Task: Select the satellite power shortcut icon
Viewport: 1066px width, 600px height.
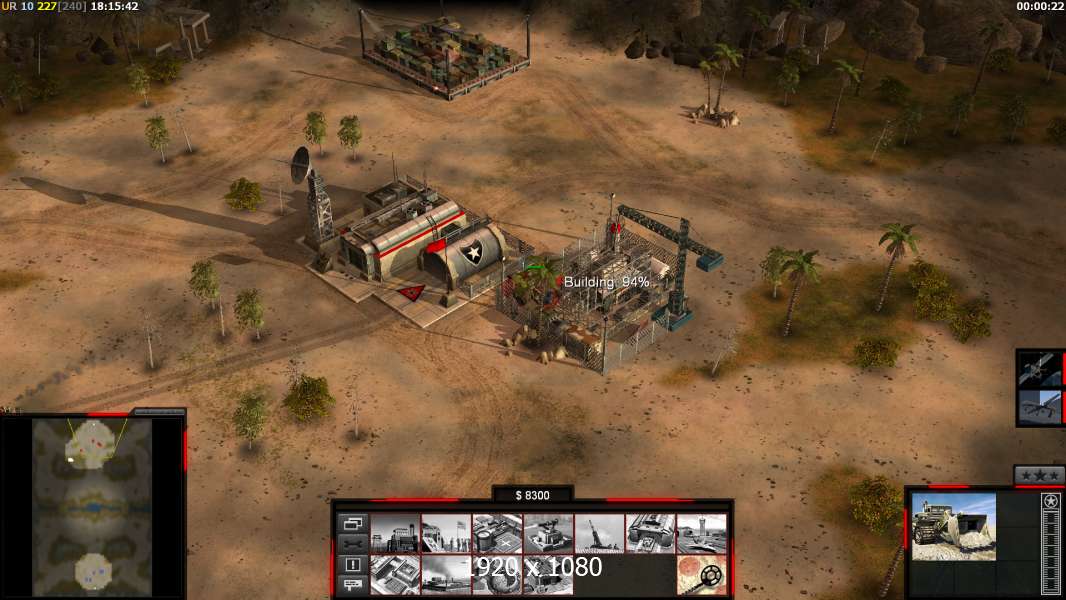Action: point(1040,368)
